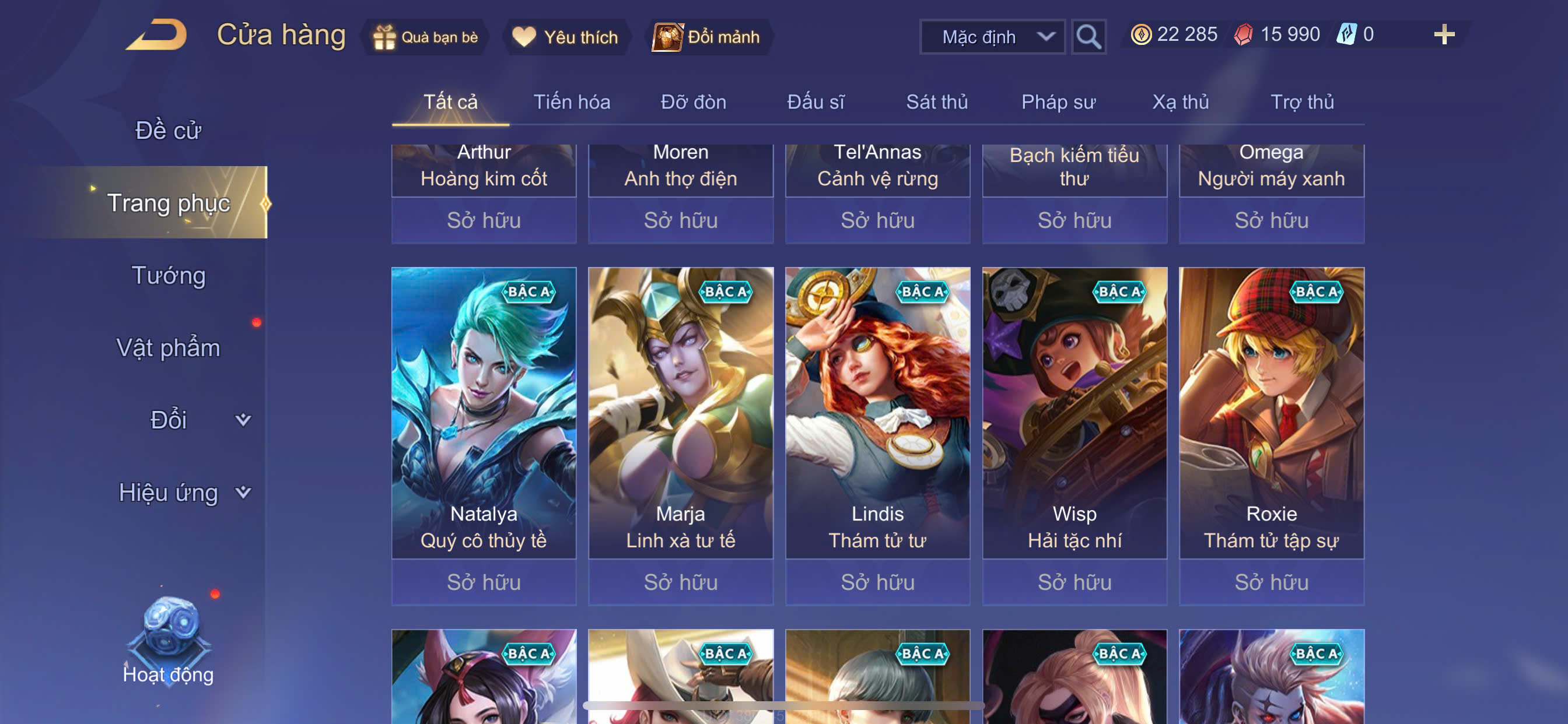Choose the Trợ thủ tab
Viewport: 1568px width, 724px height.
[x=1301, y=102]
